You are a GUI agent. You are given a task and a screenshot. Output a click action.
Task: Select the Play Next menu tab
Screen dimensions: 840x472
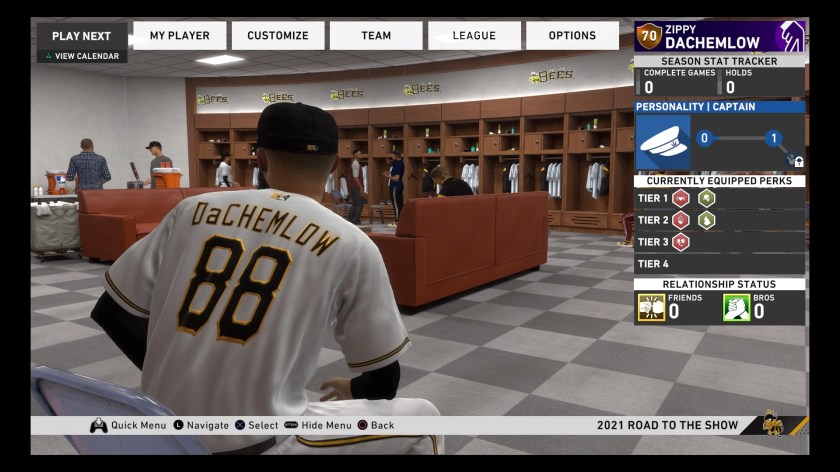(x=81, y=36)
